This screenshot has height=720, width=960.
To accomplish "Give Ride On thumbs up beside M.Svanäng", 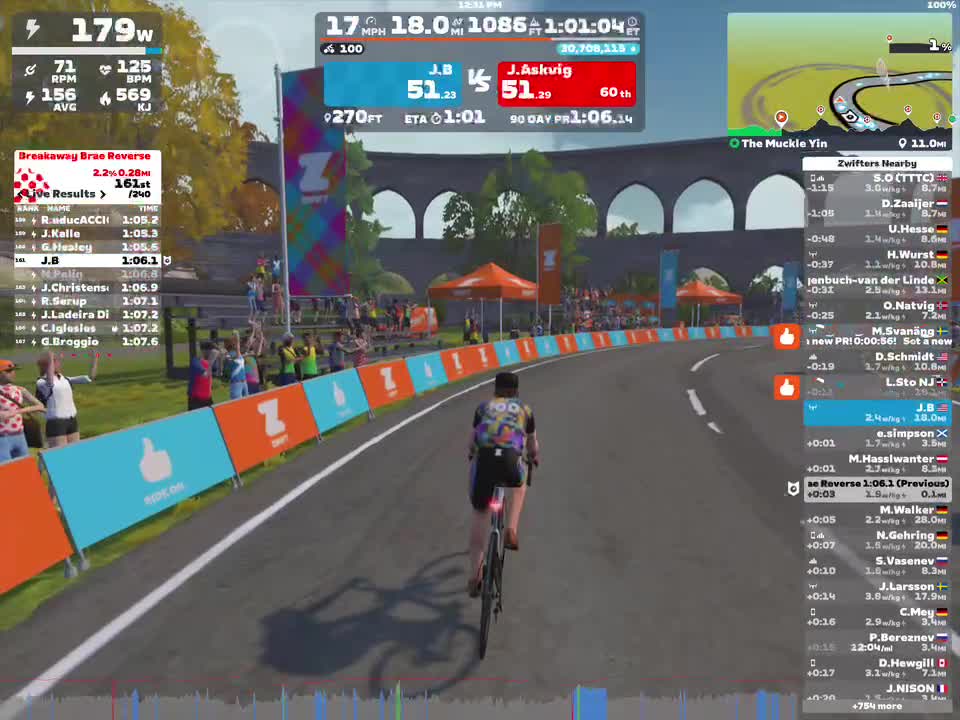I will pos(787,337).
